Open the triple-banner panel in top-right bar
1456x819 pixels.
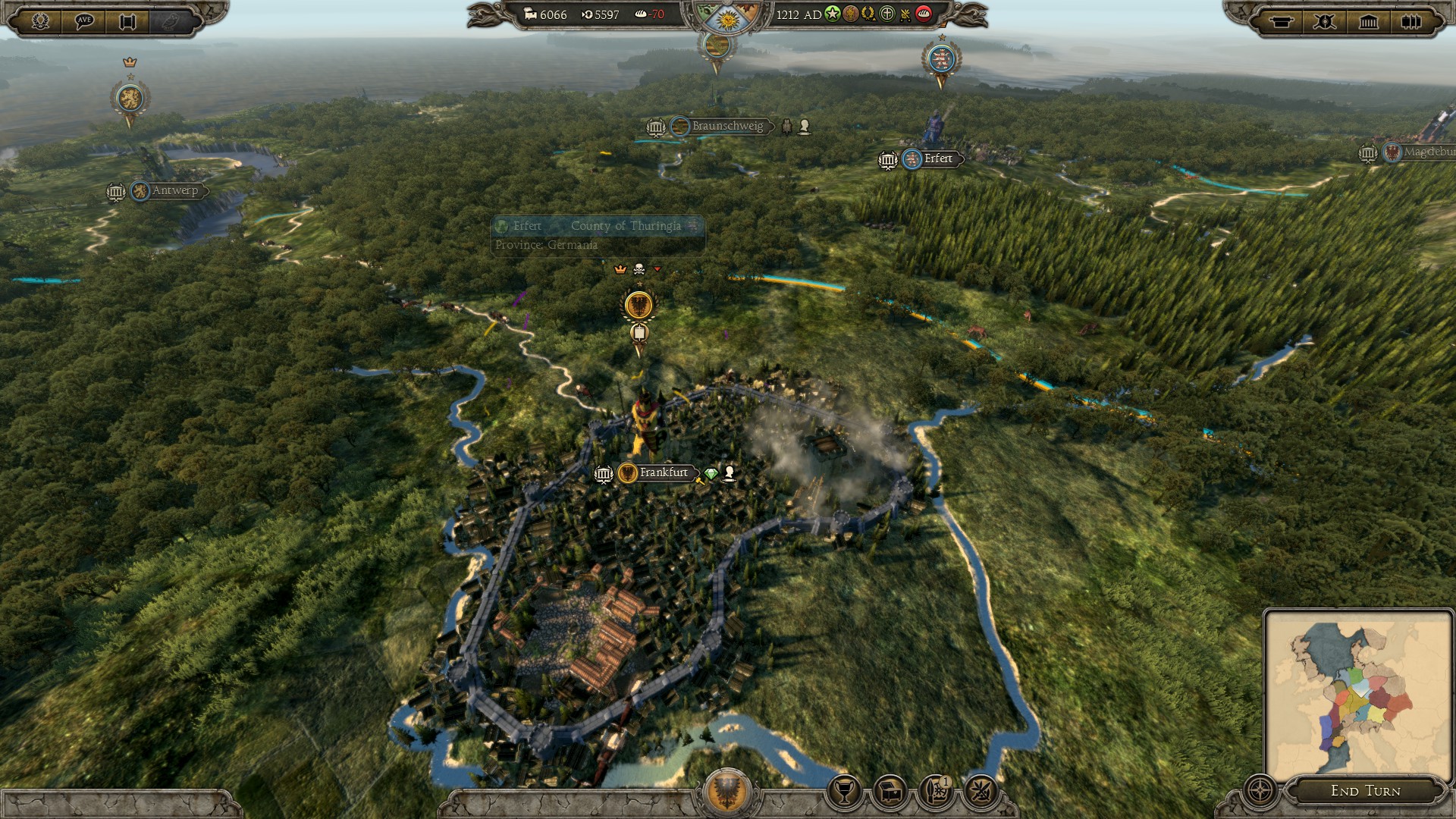click(x=1410, y=21)
